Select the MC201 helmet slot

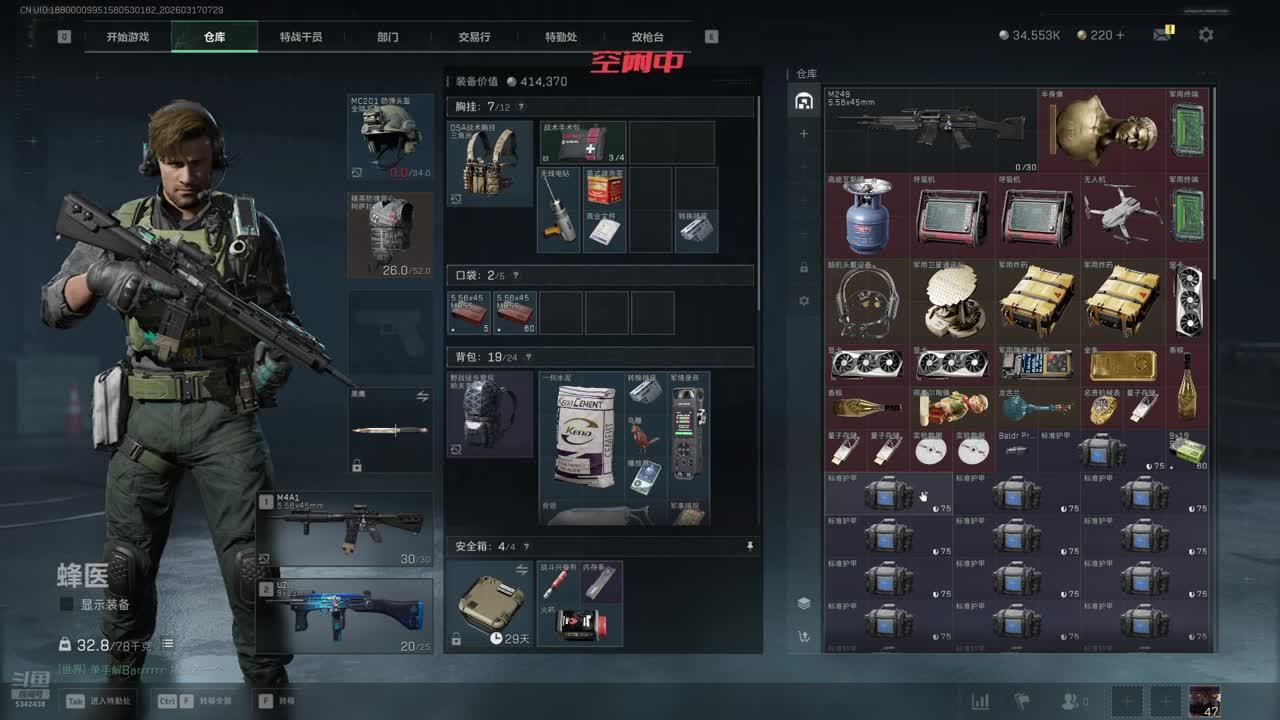tap(390, 137)
